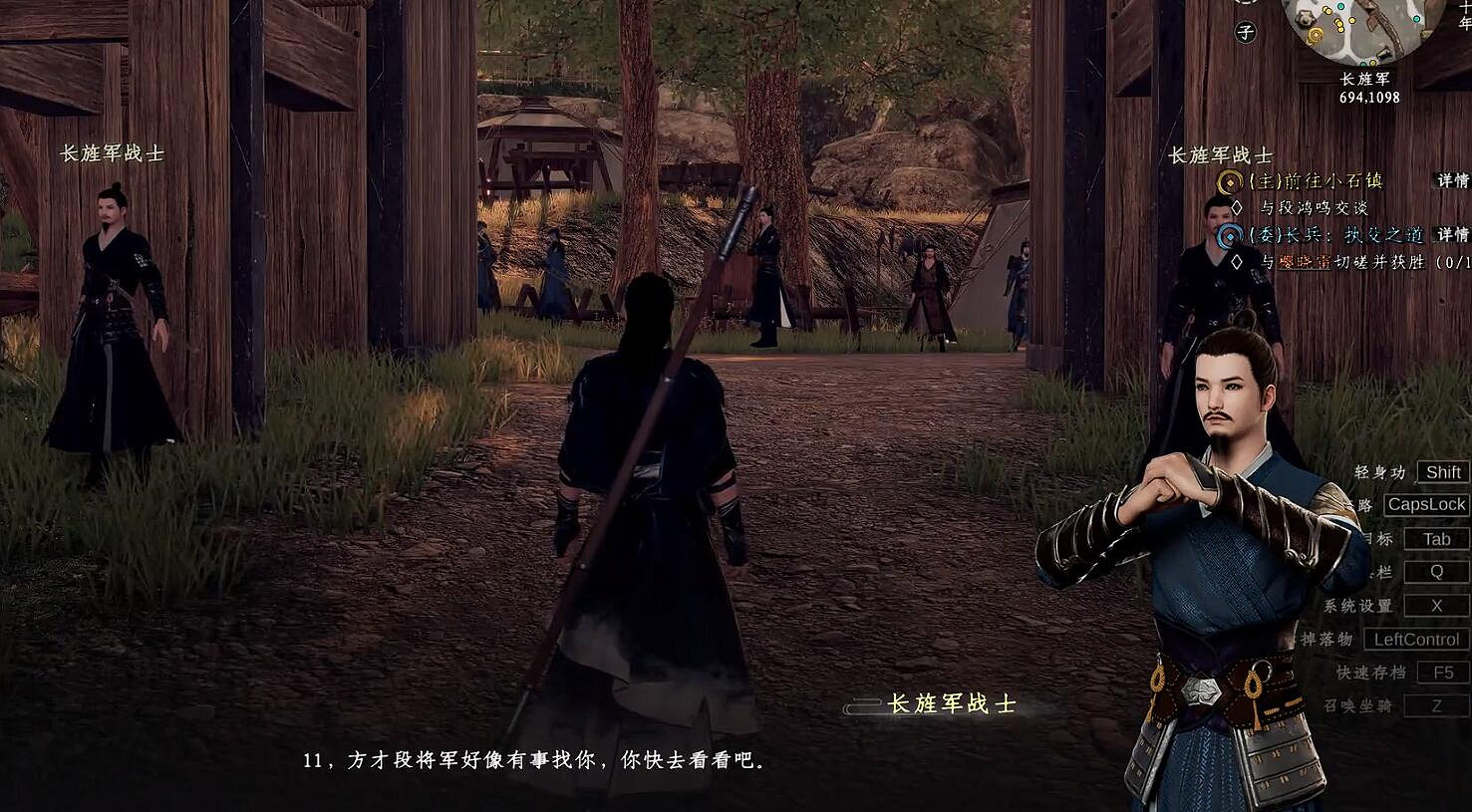The height and width of the screenshot is (812, 1472).
Task: Click the blue commission icon for 长兵：执戈之道
Action: [x=1228, y=236]
